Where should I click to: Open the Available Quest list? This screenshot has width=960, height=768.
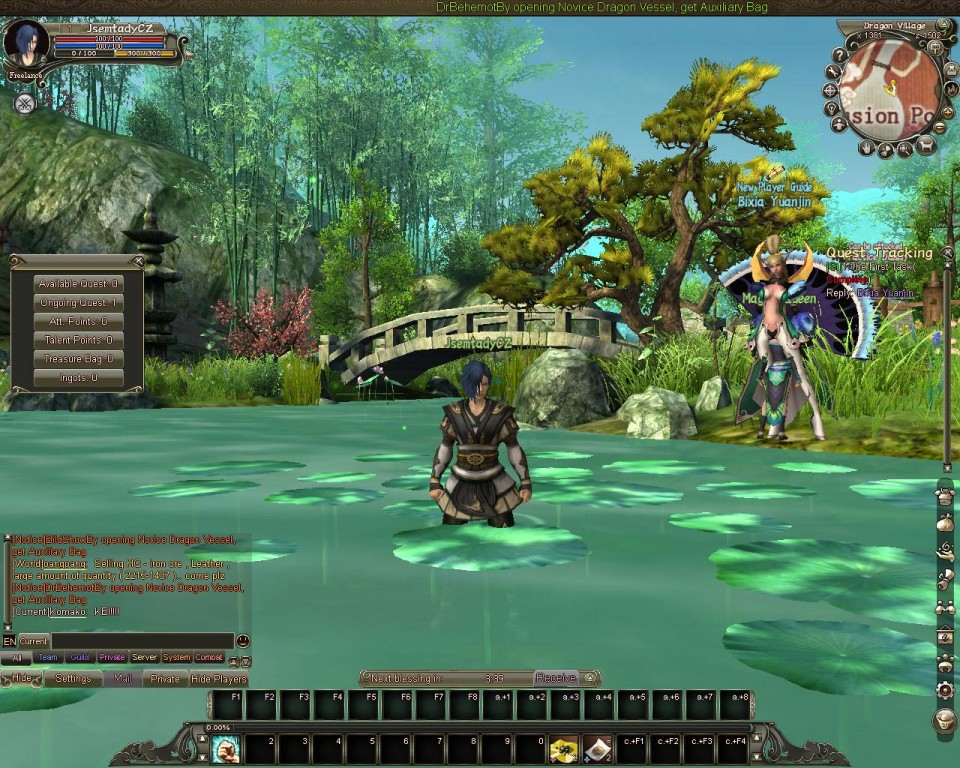[x=78, y=284]
